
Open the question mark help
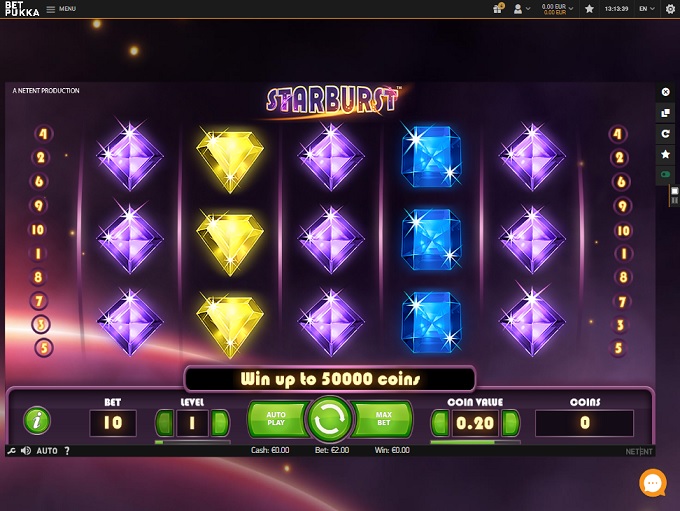point(67,451)
